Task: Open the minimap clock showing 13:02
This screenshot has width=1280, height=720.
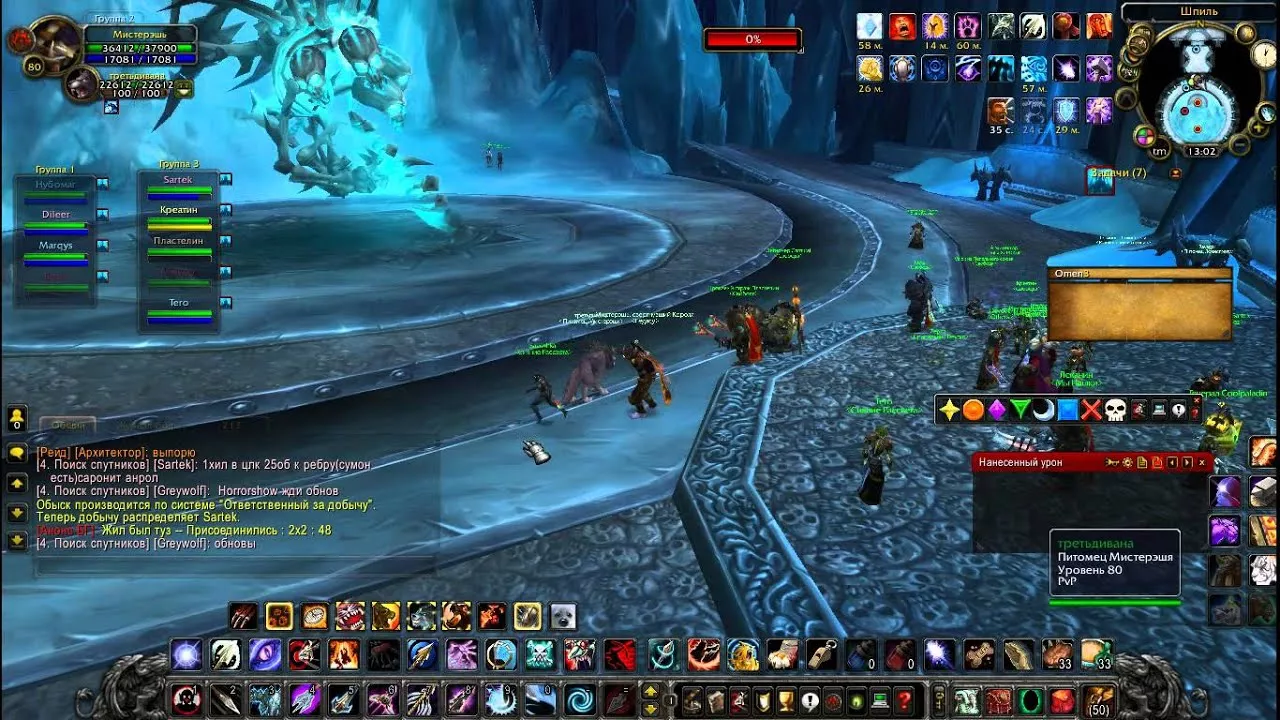Action: (x=1201, y=152)
